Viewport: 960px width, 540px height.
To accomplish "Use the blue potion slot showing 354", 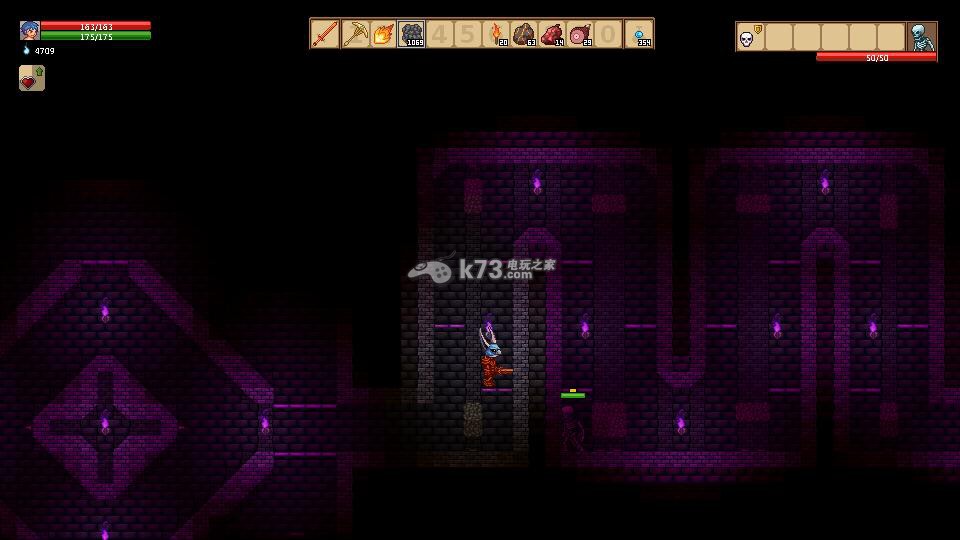I will coord(639,34).
